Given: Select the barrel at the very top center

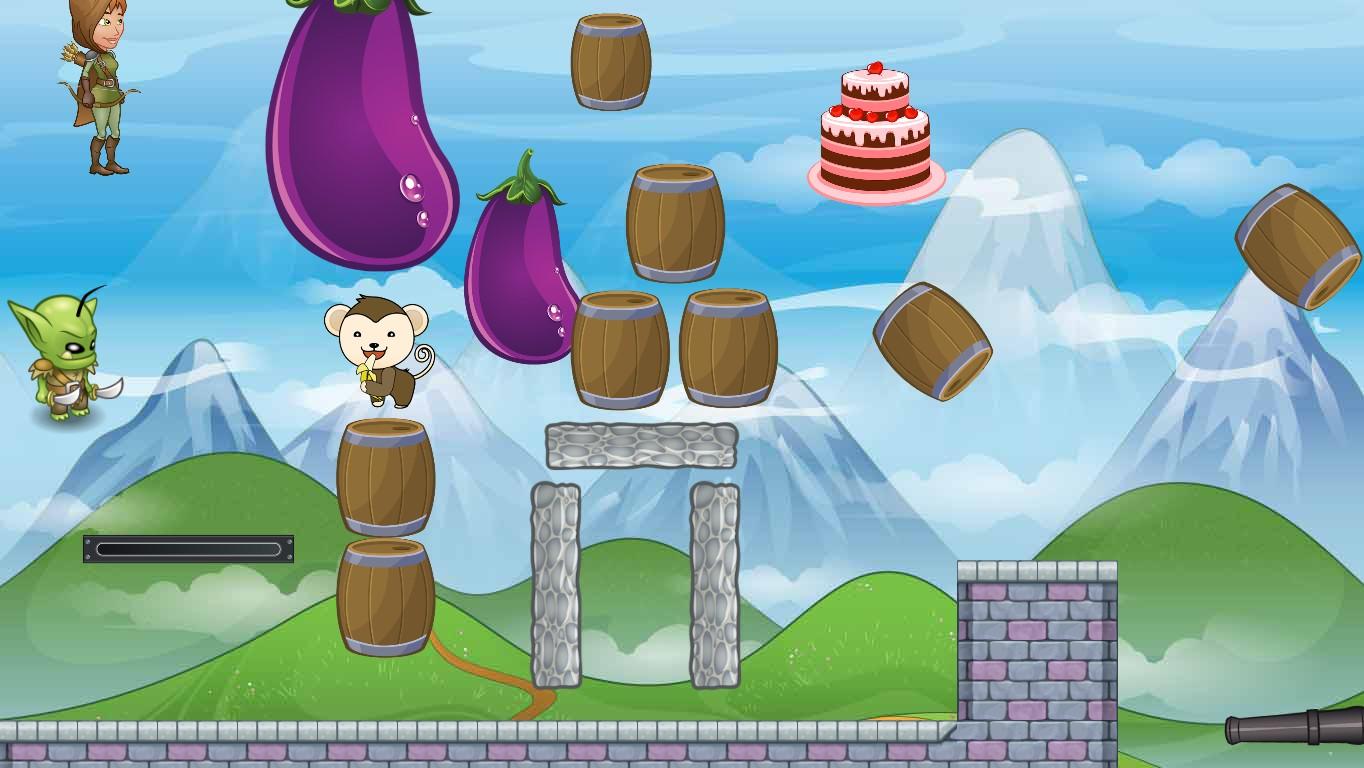Looking at the screenshot, I should [608, 60].
